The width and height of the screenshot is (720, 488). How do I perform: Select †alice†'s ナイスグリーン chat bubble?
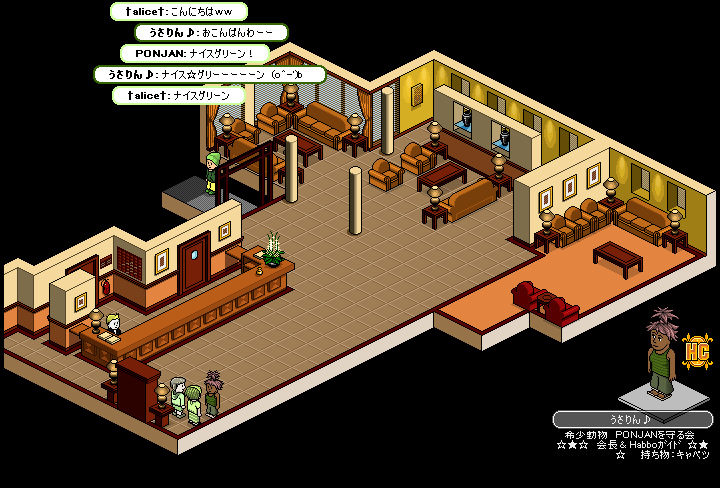pos(179,96)
